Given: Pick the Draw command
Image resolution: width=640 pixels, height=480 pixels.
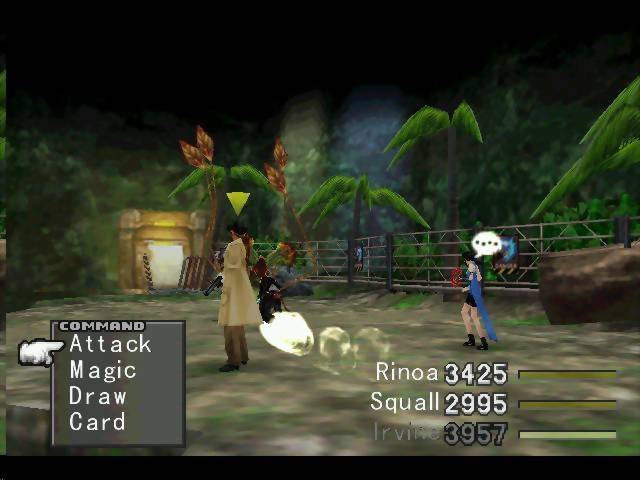Looking at the screenshot, I should point(98,396).
